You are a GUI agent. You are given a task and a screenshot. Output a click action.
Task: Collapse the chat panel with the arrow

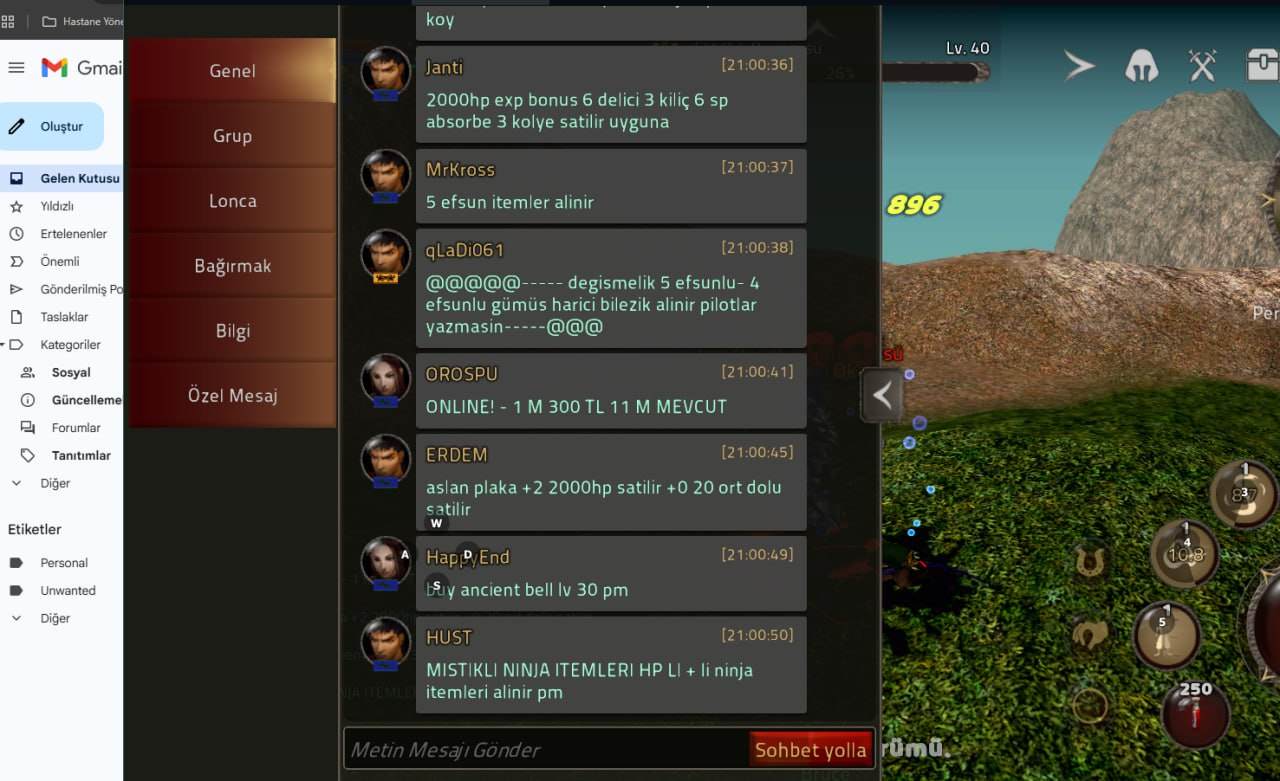[x=883, y=395]
